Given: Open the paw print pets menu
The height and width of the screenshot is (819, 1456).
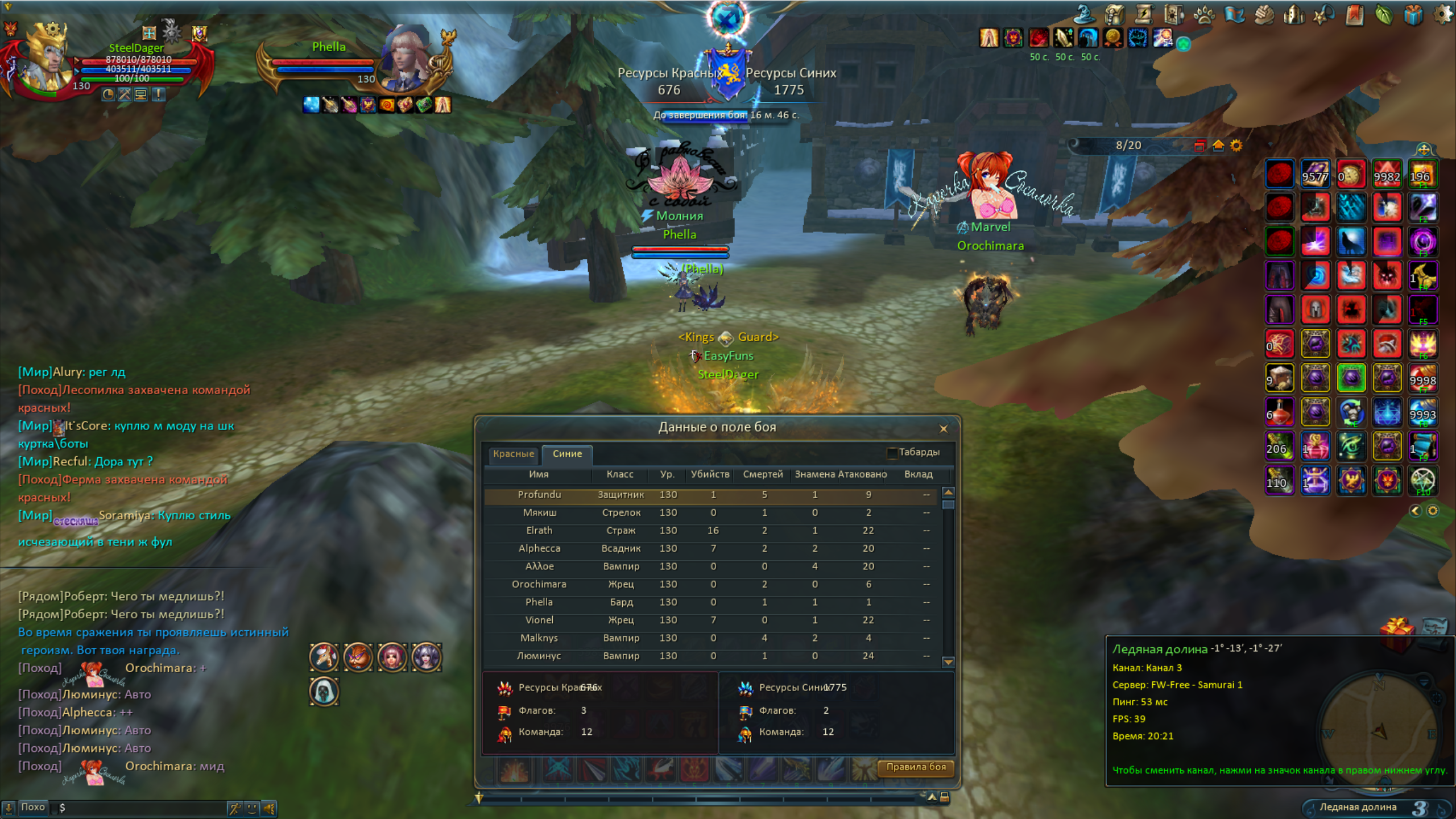Looking at the screenshot, I should (1203, 14).
